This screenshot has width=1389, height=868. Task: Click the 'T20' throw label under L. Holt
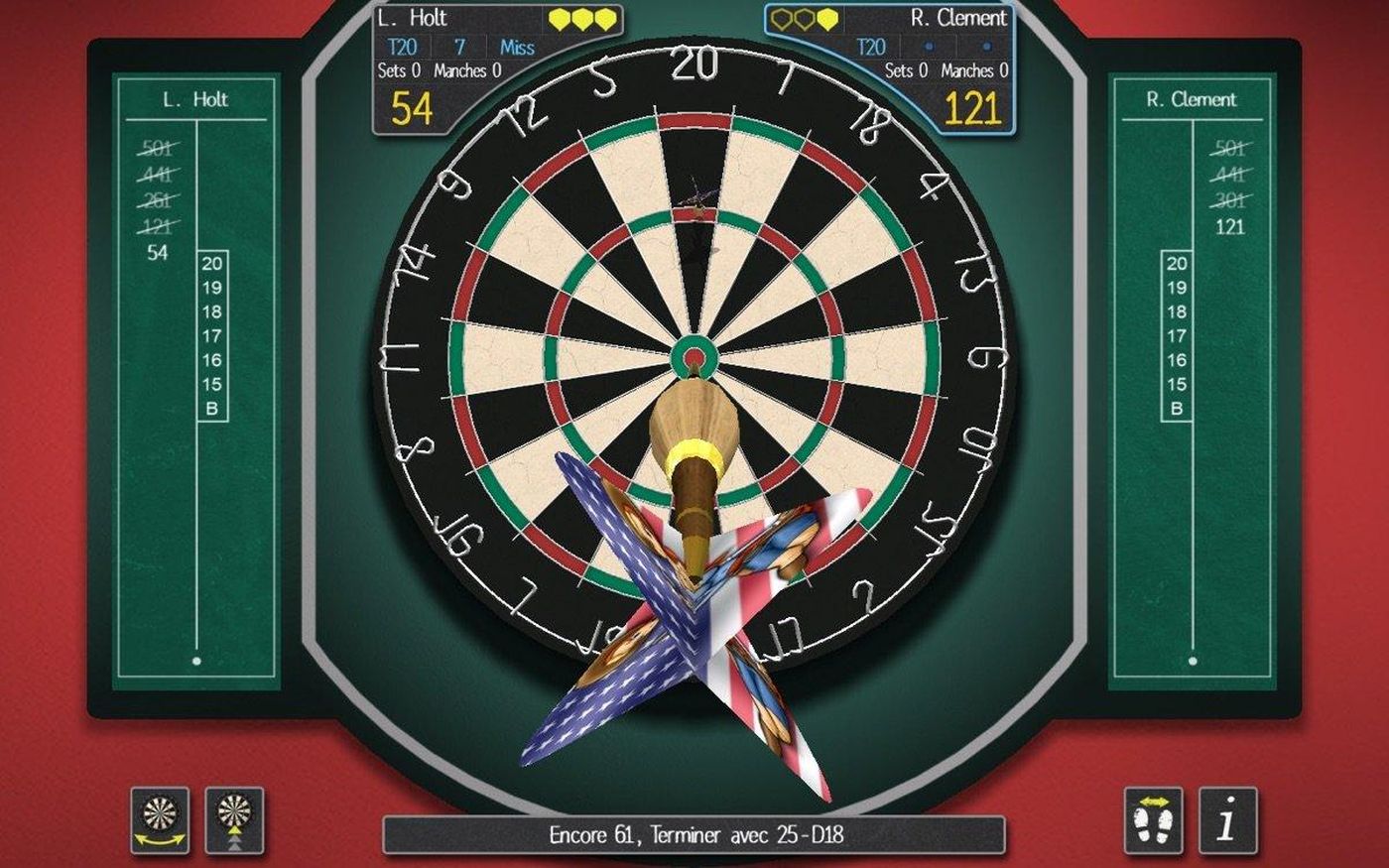pos(404,46)
